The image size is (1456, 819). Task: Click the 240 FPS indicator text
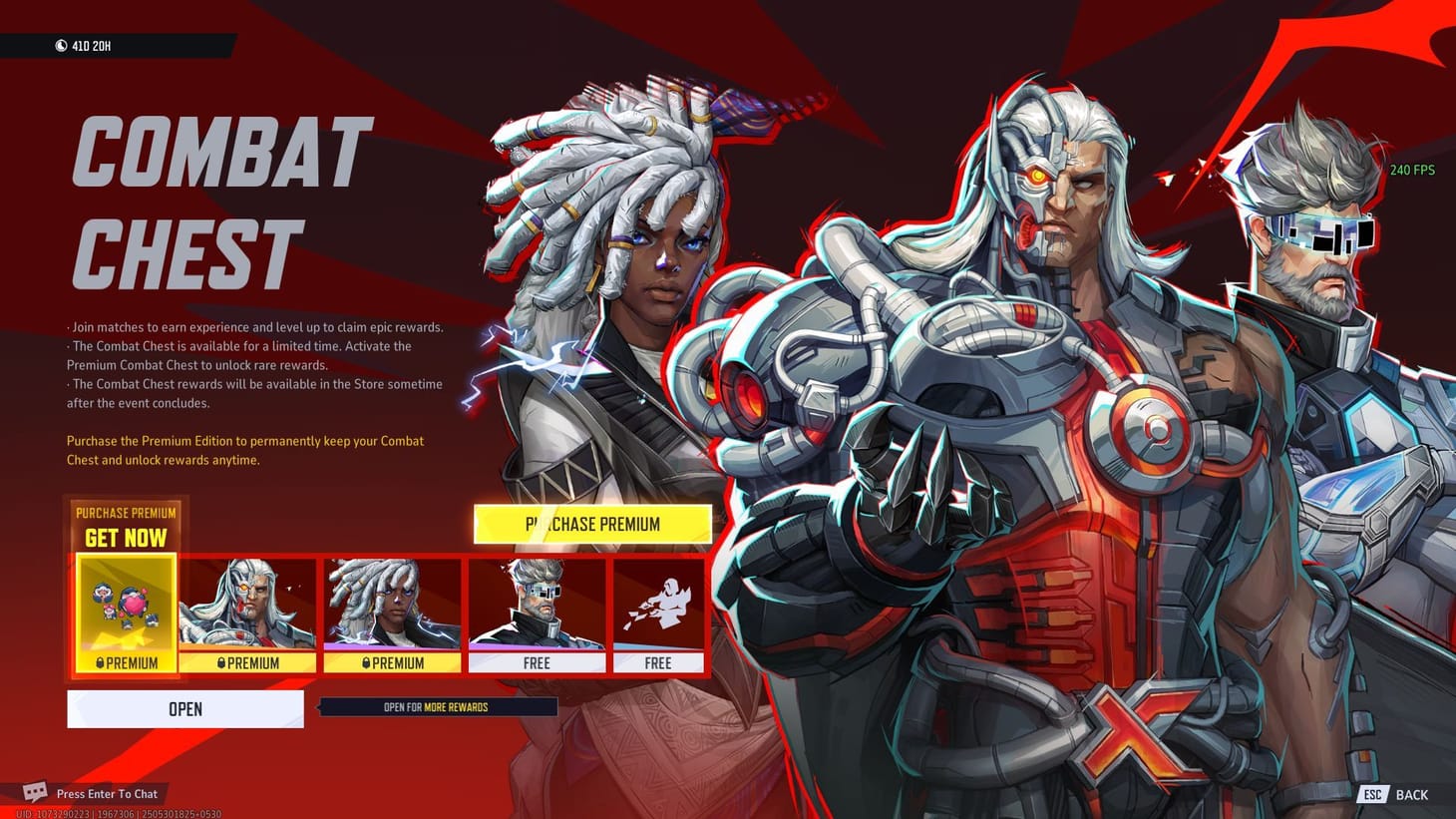click(1412, 171)
